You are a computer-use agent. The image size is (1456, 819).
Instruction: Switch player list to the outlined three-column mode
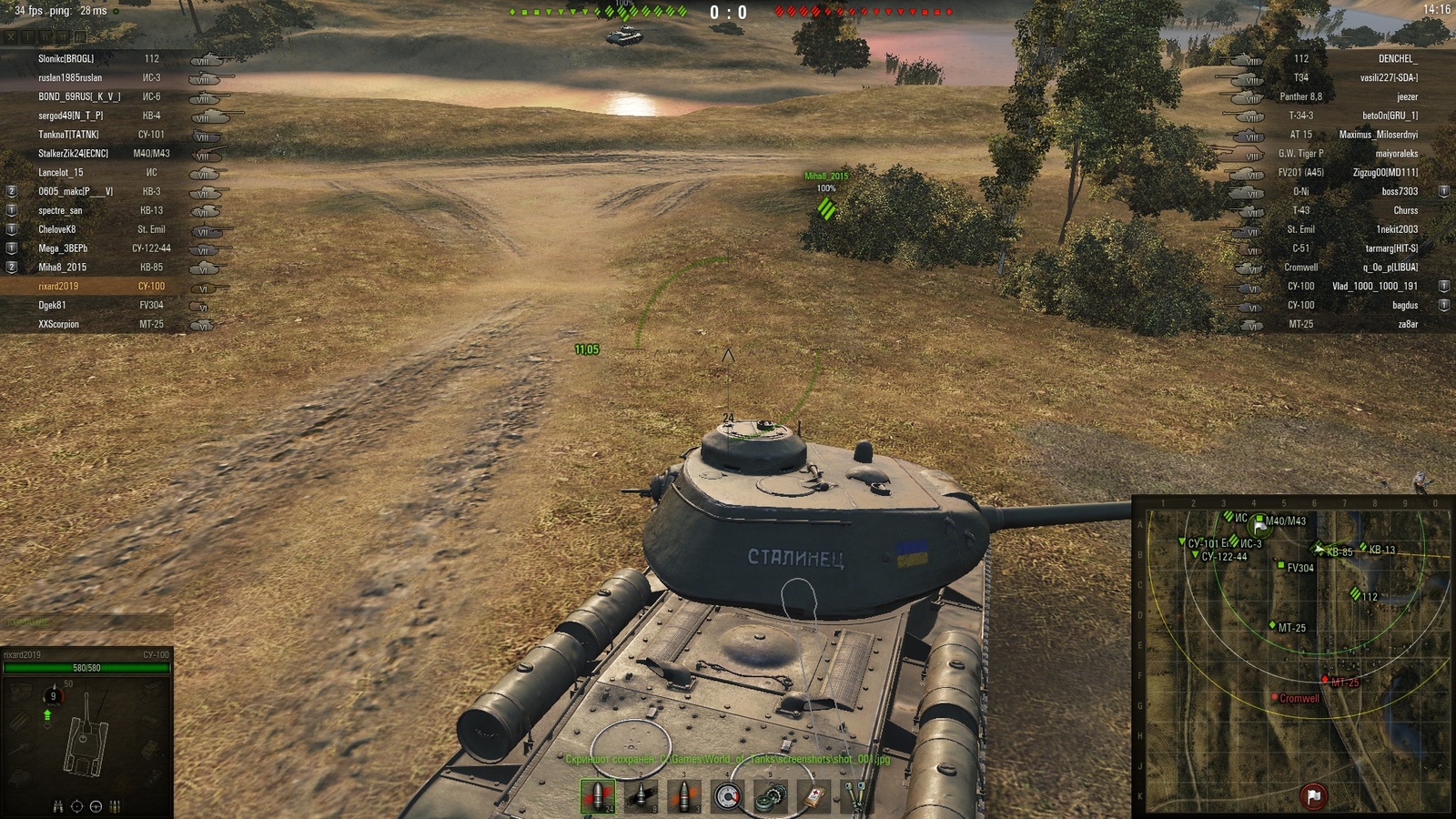(80, 37)
